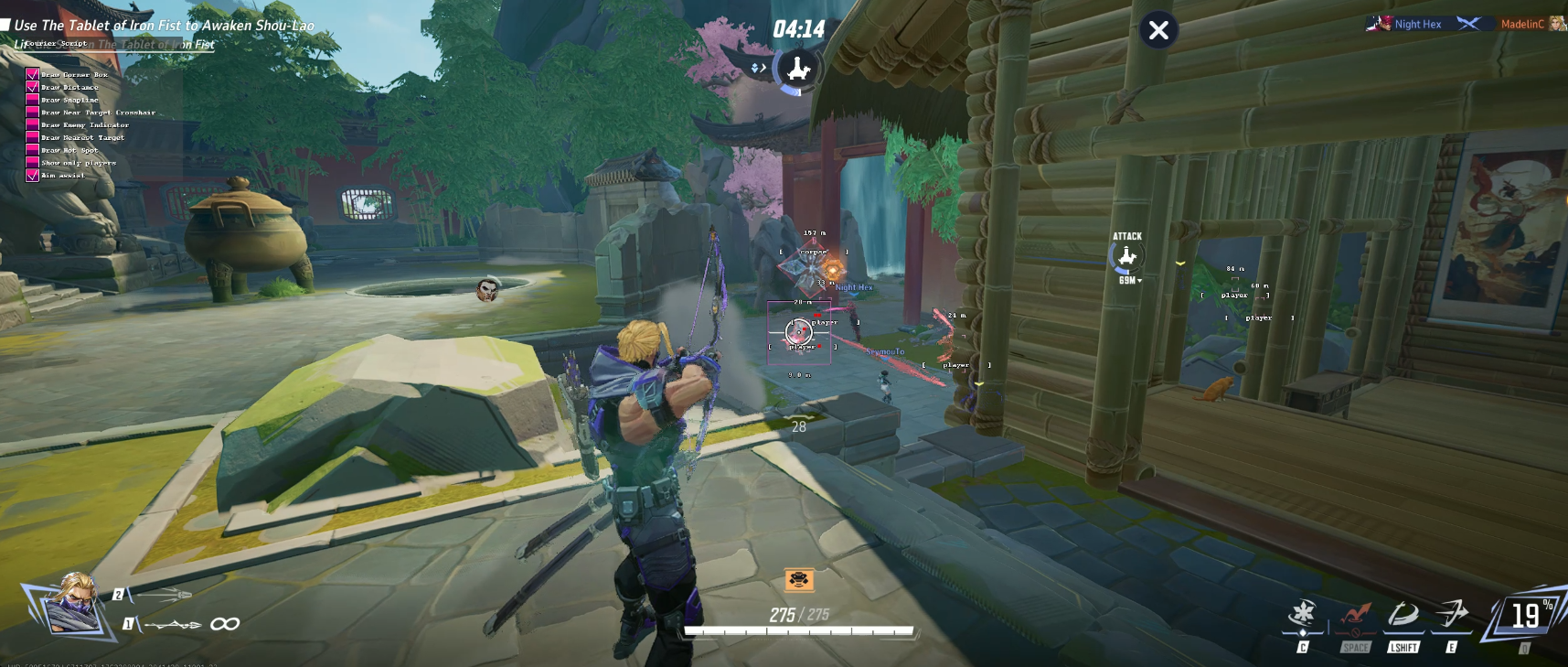
Task: Click the E arrow-dash ability icon
Action: pyautogui.click(x=1451, y=614)
